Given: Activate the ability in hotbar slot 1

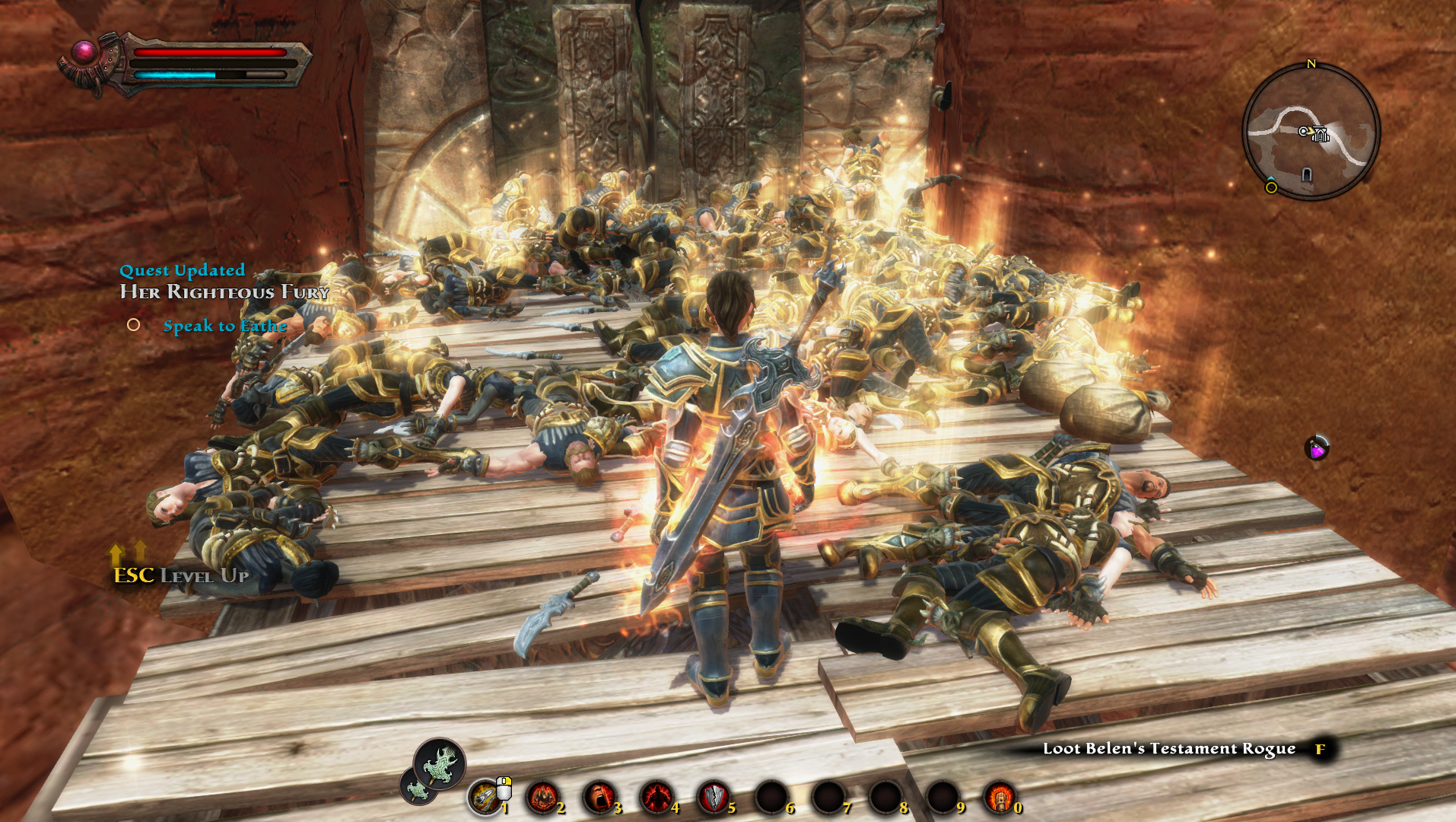Looking at the screenshot, I should pos(485,797).
